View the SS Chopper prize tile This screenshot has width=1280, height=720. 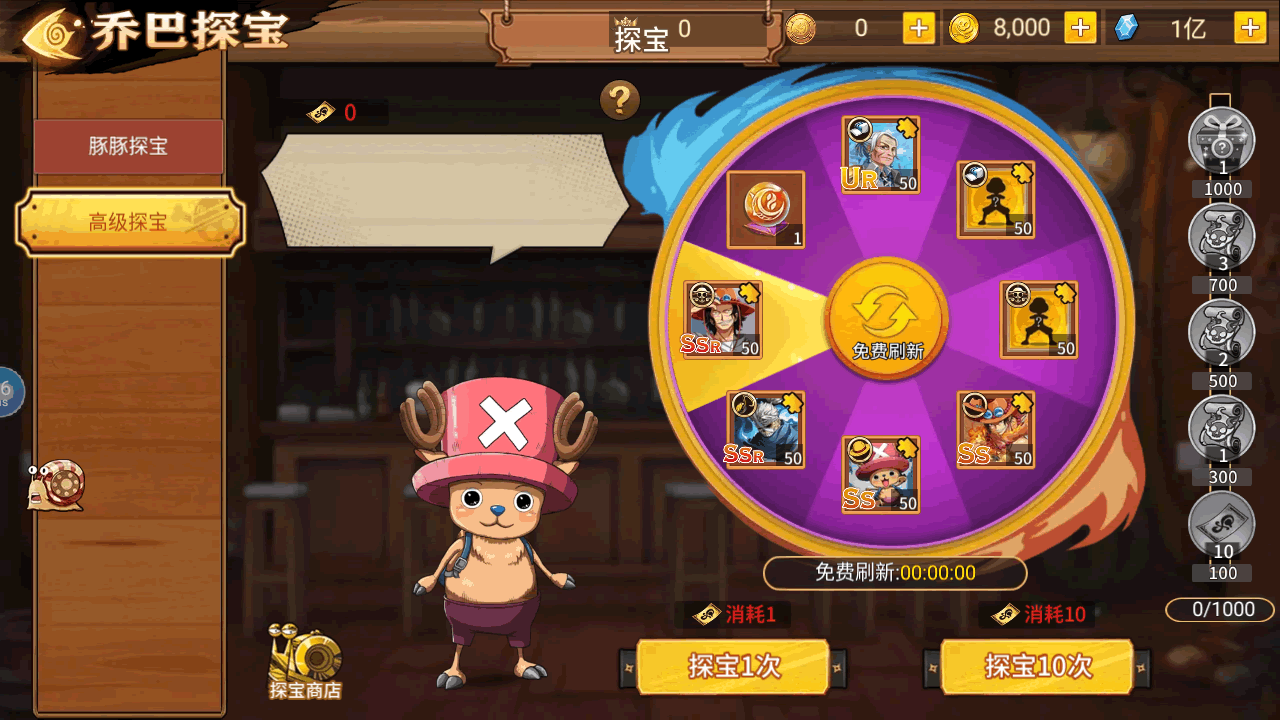880,474
